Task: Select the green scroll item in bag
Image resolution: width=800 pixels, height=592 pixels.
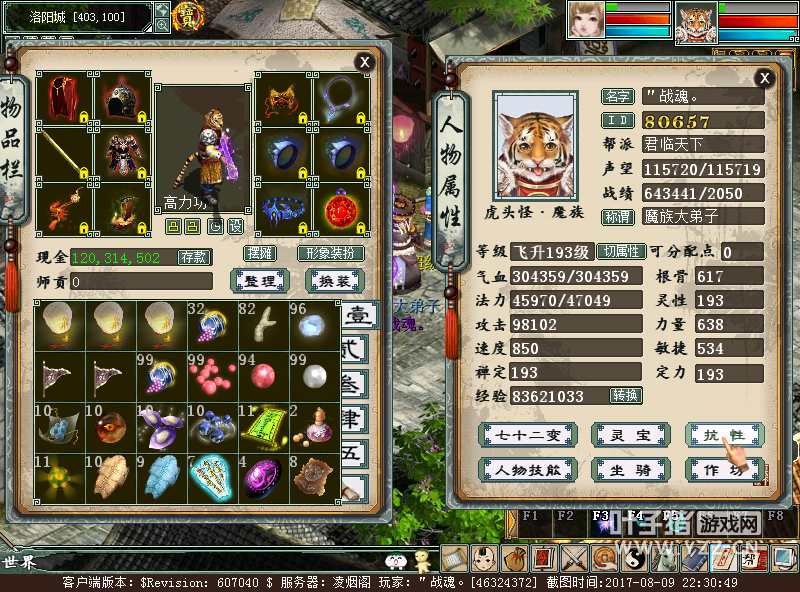Action: click(x=264, y=426)
